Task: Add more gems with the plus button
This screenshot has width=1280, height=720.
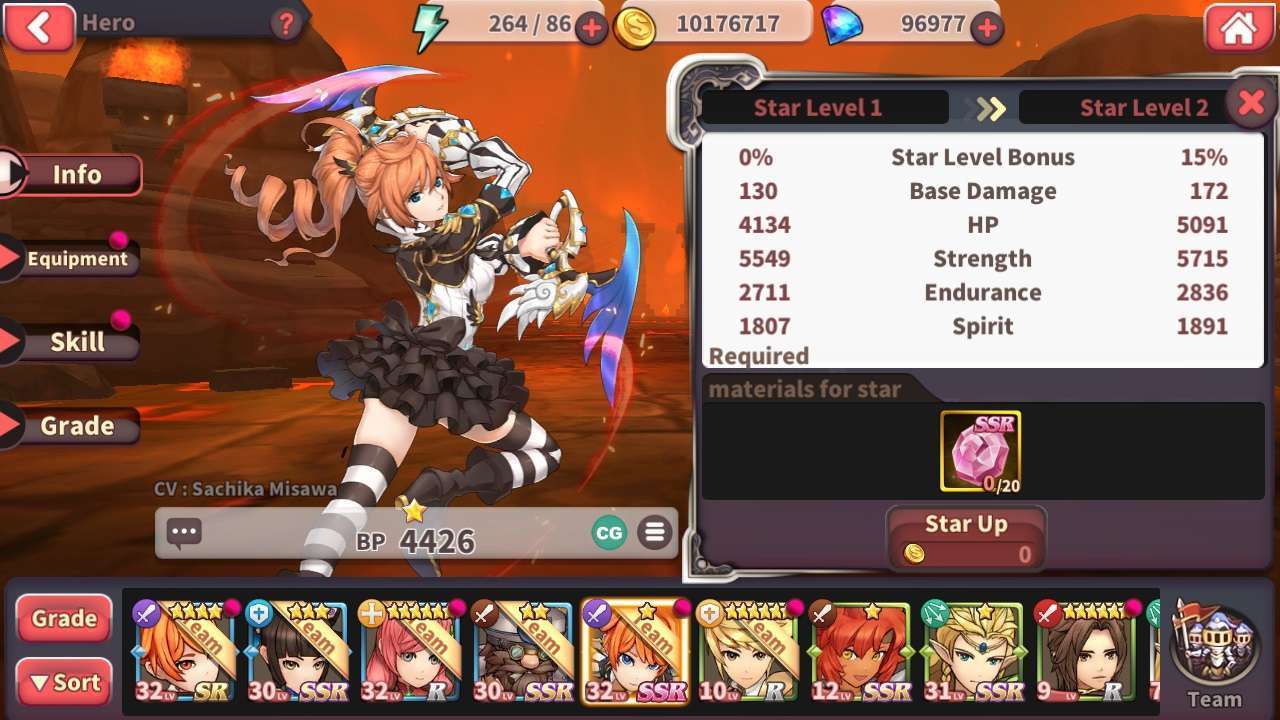Action: pos(987,28)
